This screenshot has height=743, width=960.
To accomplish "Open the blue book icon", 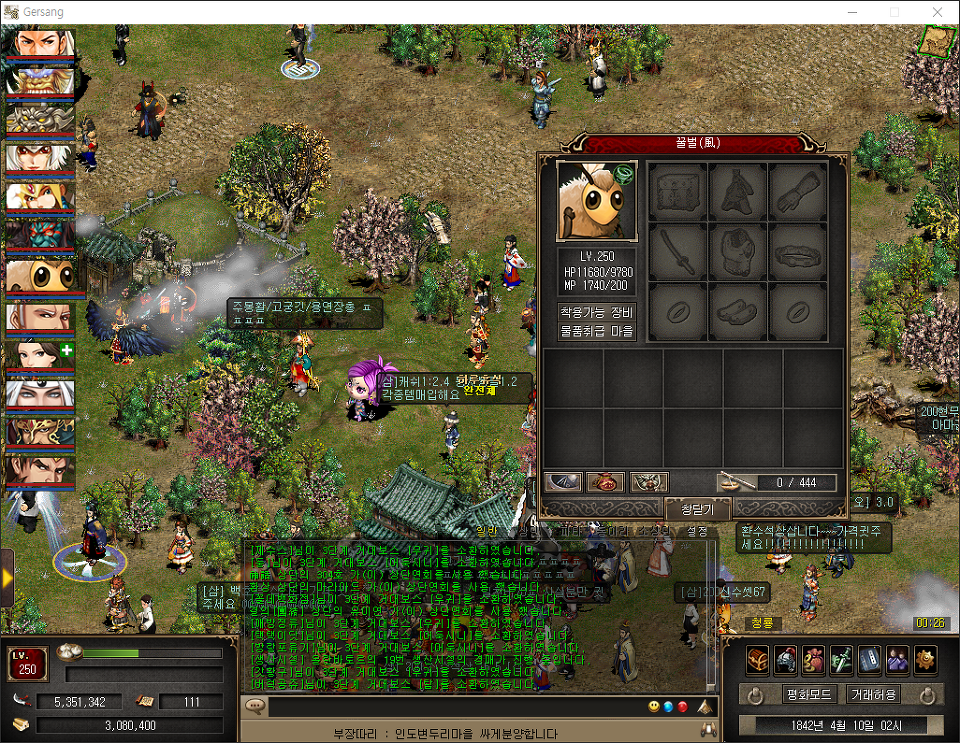I will coord(870,659).
